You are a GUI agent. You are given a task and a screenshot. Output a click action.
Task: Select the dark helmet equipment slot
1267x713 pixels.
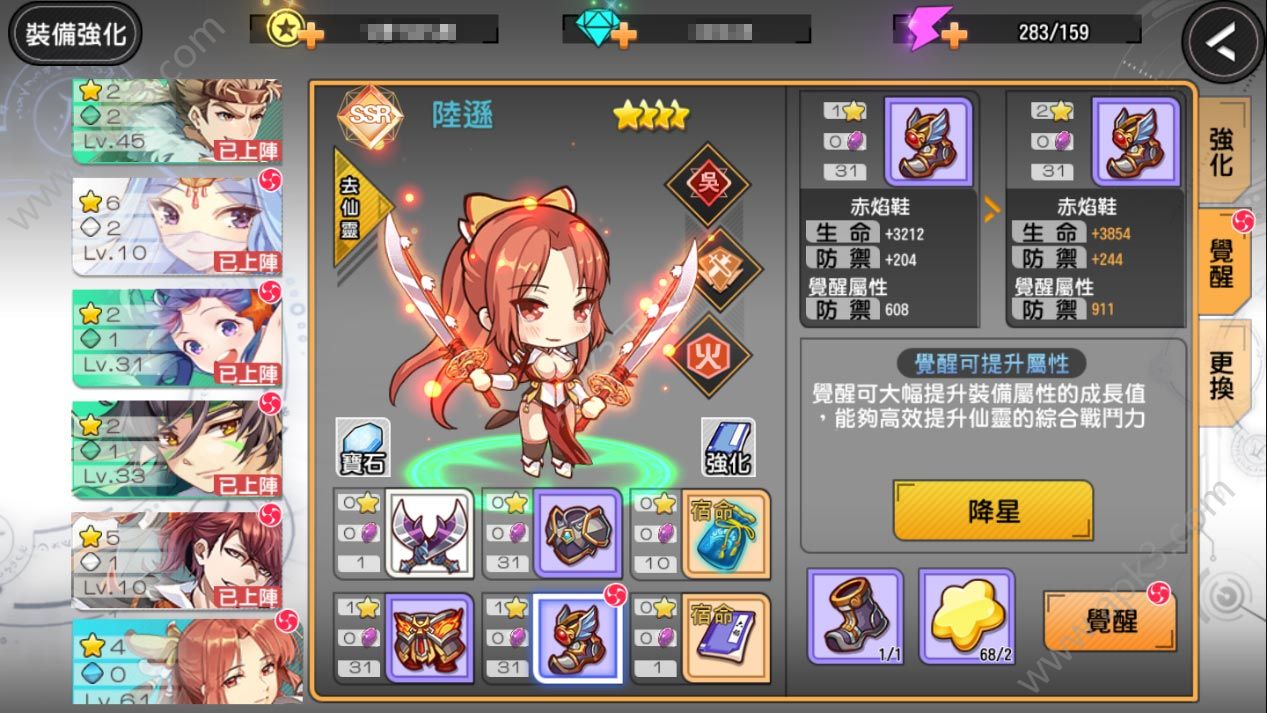(576, 533)
